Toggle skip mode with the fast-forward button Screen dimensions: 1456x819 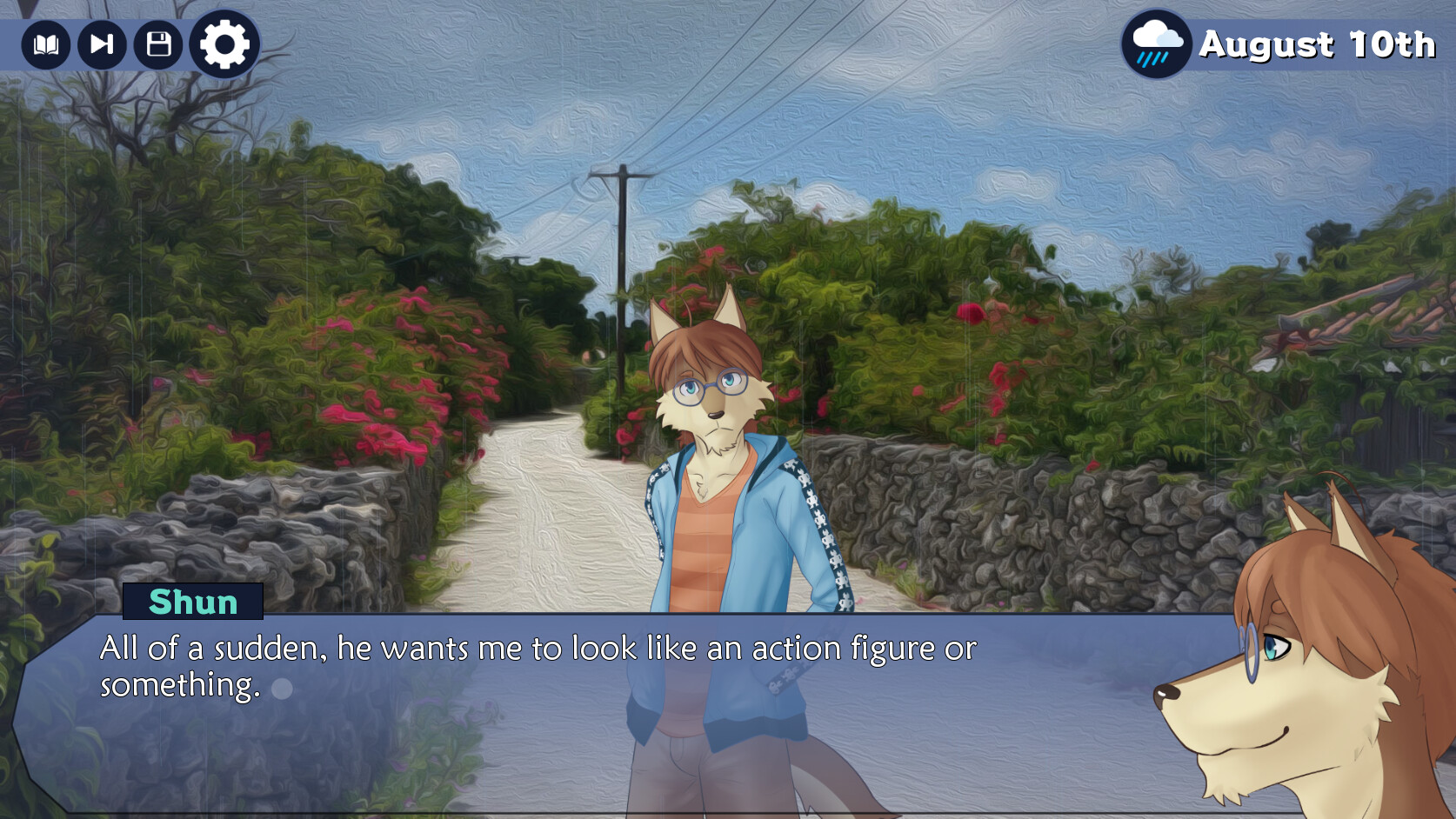click(x=102, y=45)
